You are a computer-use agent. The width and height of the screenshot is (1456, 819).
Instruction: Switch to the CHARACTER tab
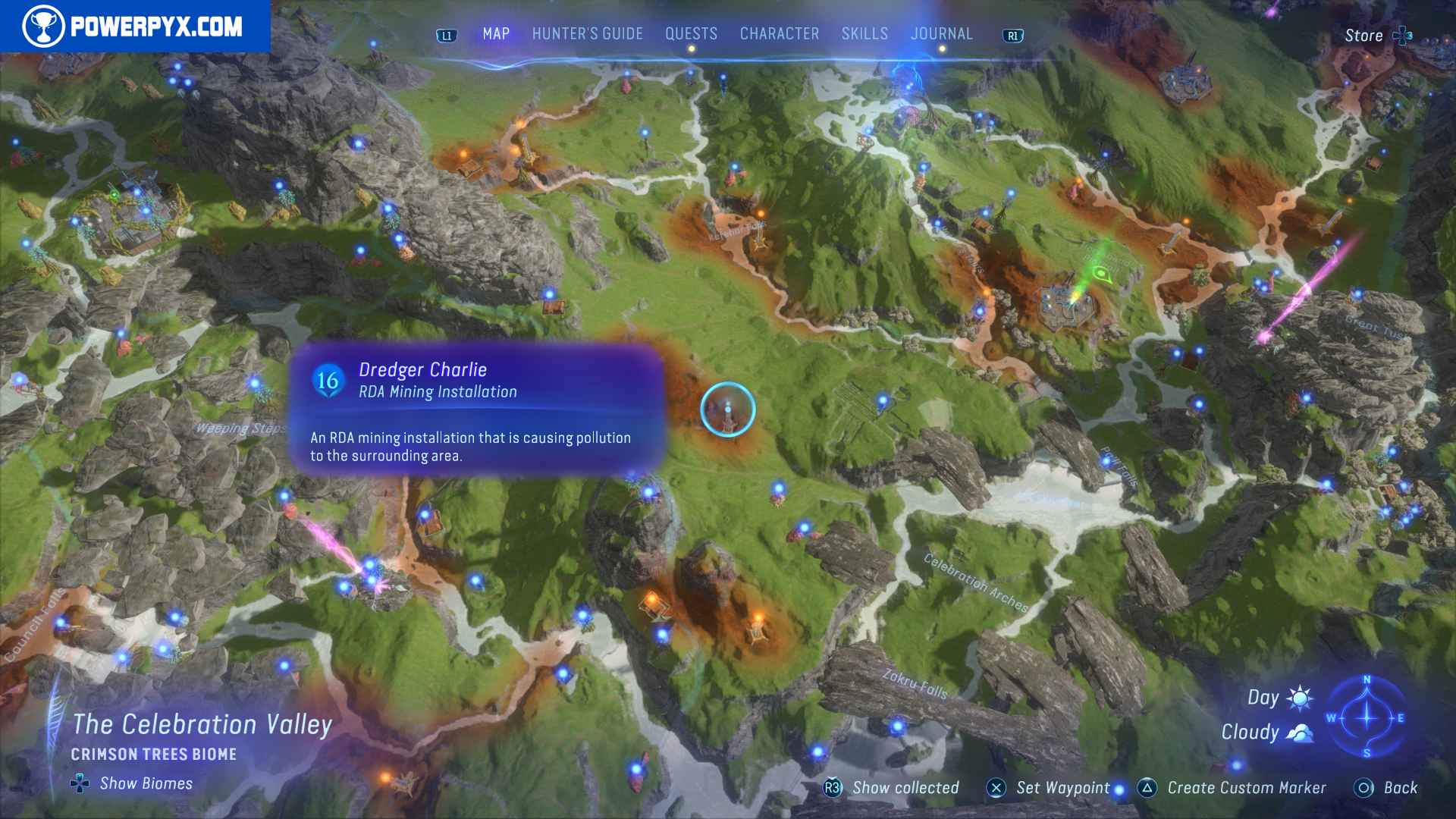(x=779, y=33)
